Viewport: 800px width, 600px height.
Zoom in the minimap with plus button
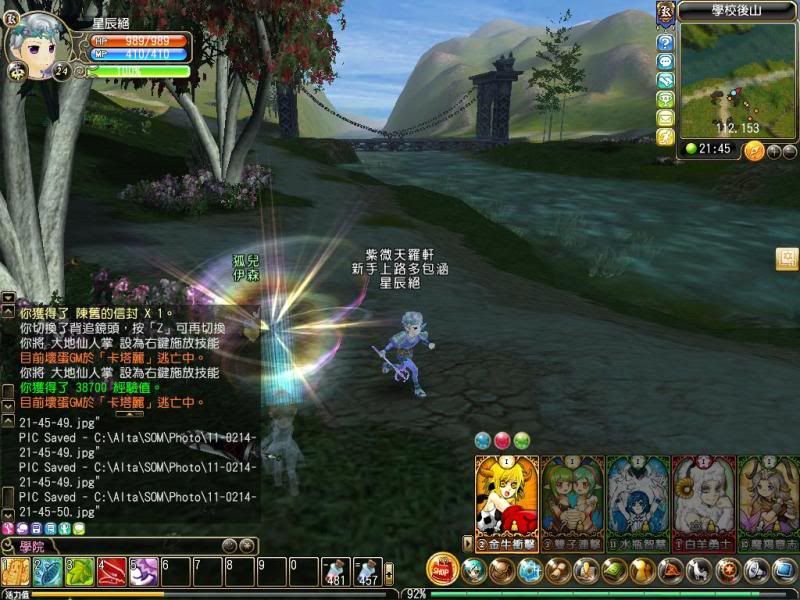point(773,151)
